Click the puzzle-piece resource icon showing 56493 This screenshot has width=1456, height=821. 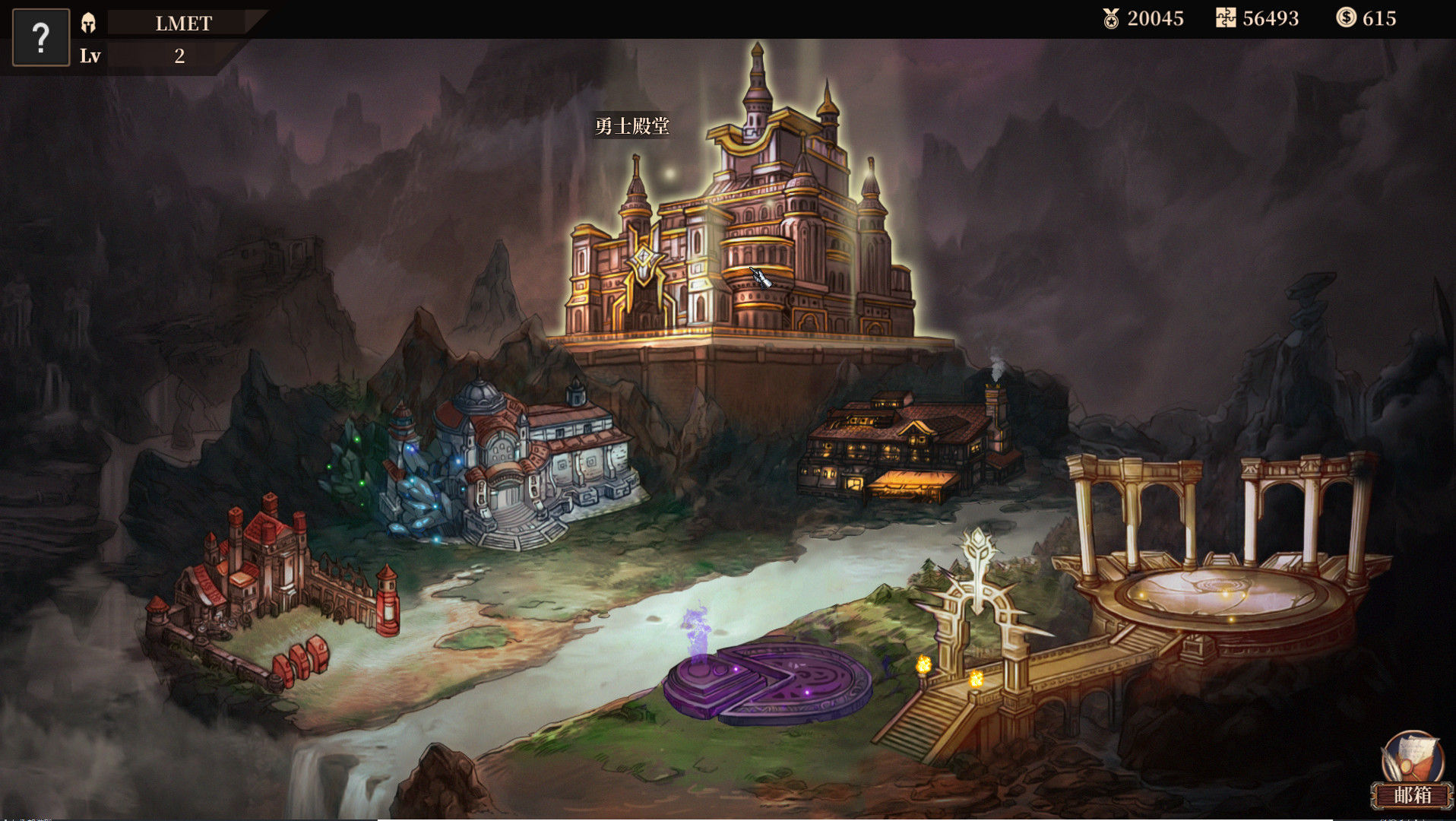(1227, 18)
